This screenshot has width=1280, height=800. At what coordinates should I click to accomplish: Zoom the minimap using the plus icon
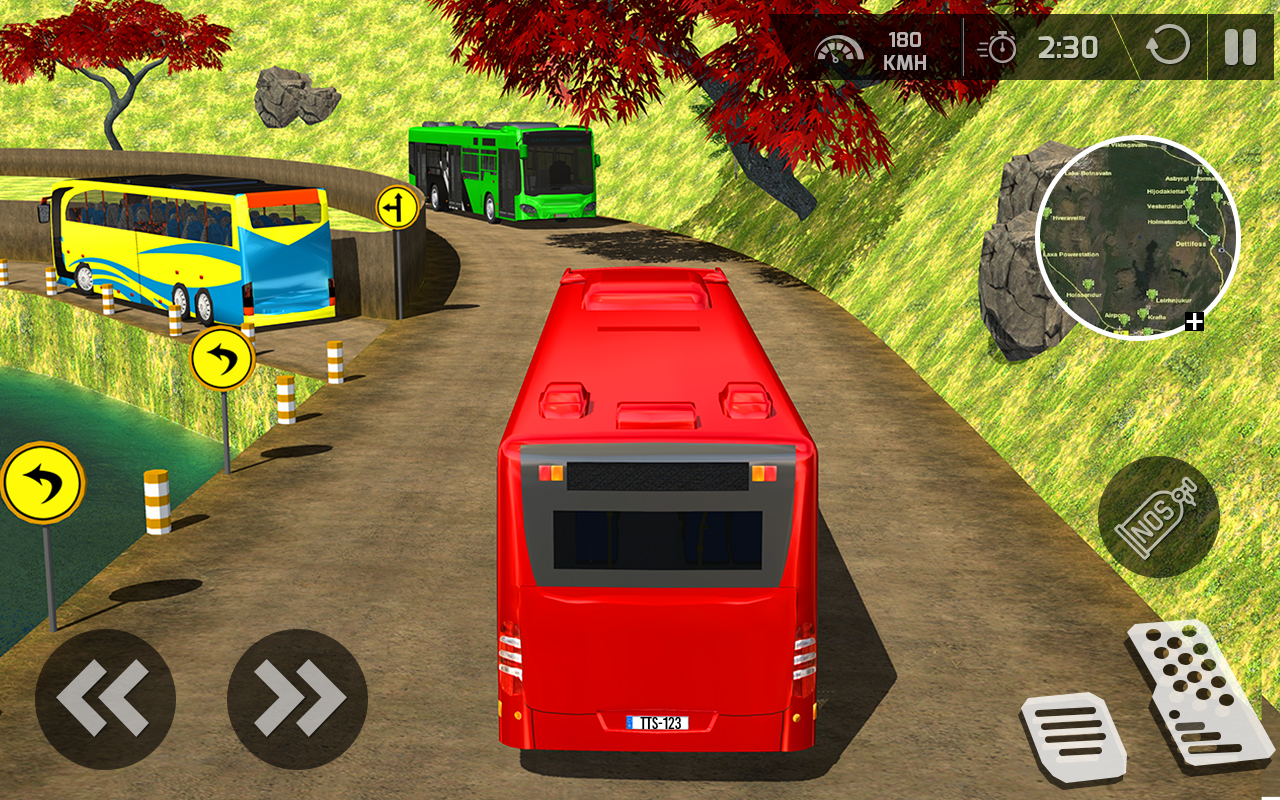coord(1194,319)
